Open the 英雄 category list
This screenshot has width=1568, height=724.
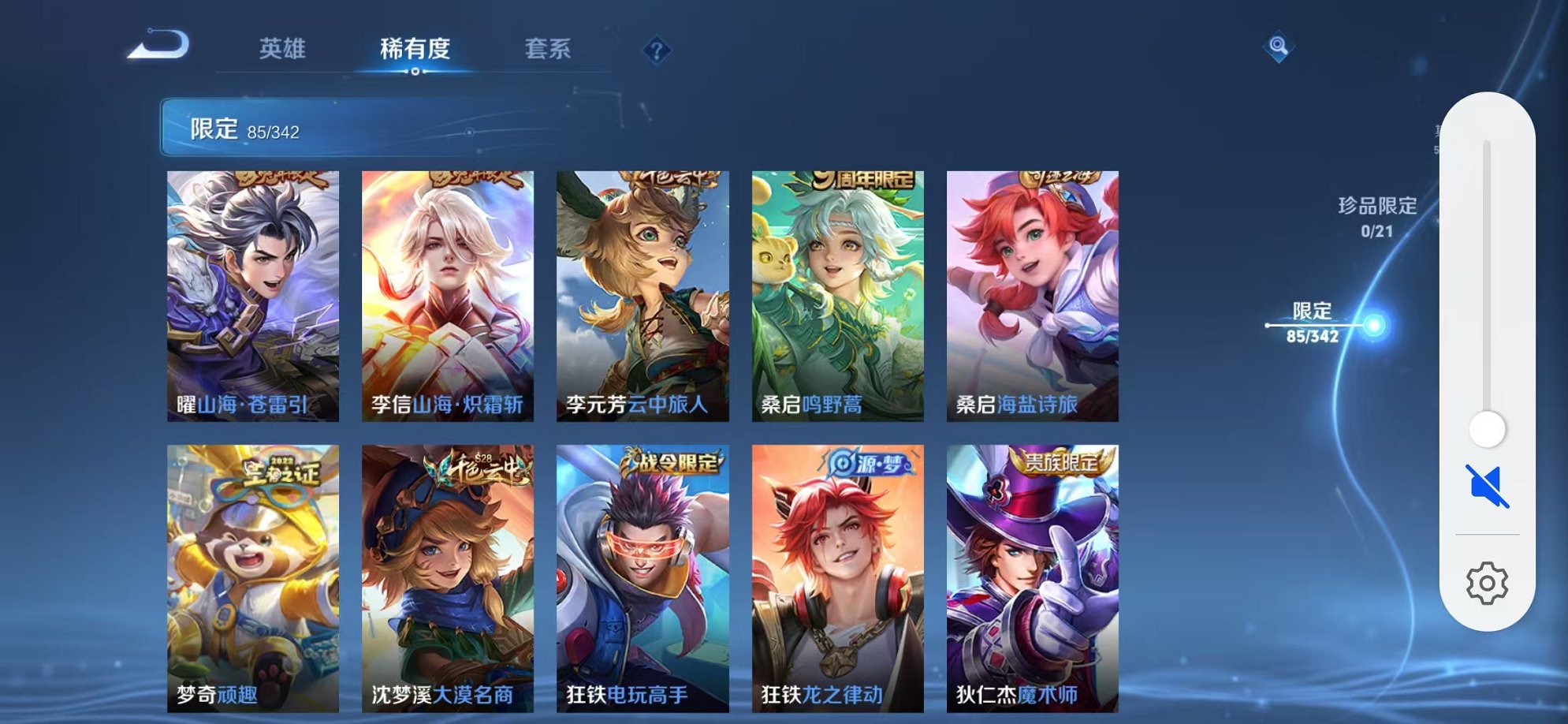click(283, 49)
